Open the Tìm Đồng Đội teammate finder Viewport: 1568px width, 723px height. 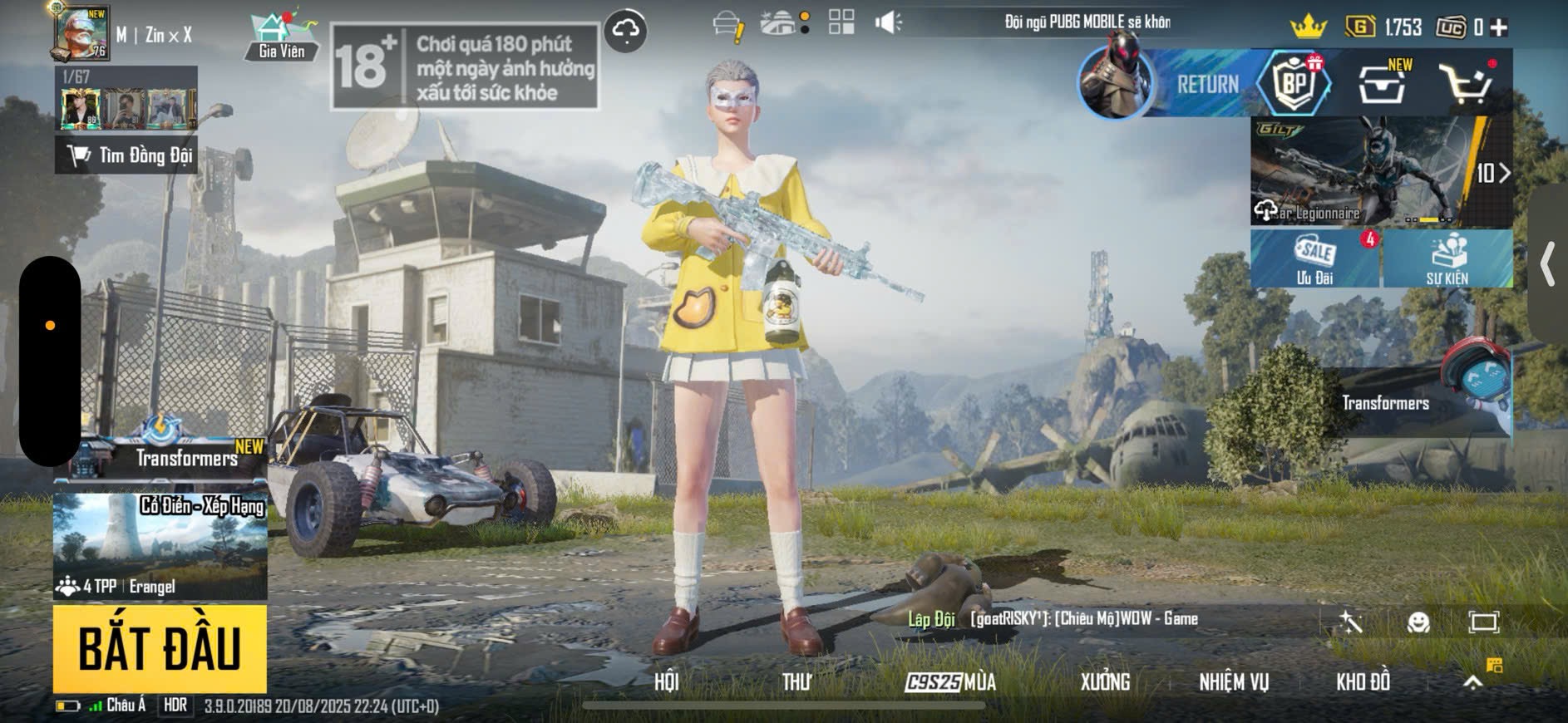point(126,155)
